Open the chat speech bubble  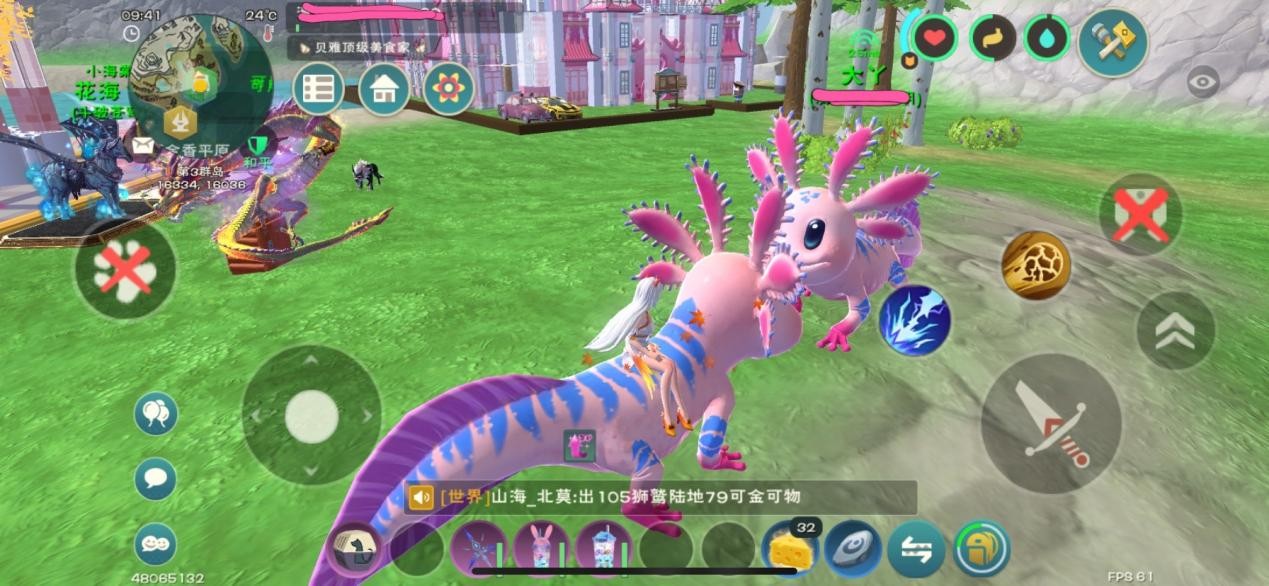pos(155,478)
